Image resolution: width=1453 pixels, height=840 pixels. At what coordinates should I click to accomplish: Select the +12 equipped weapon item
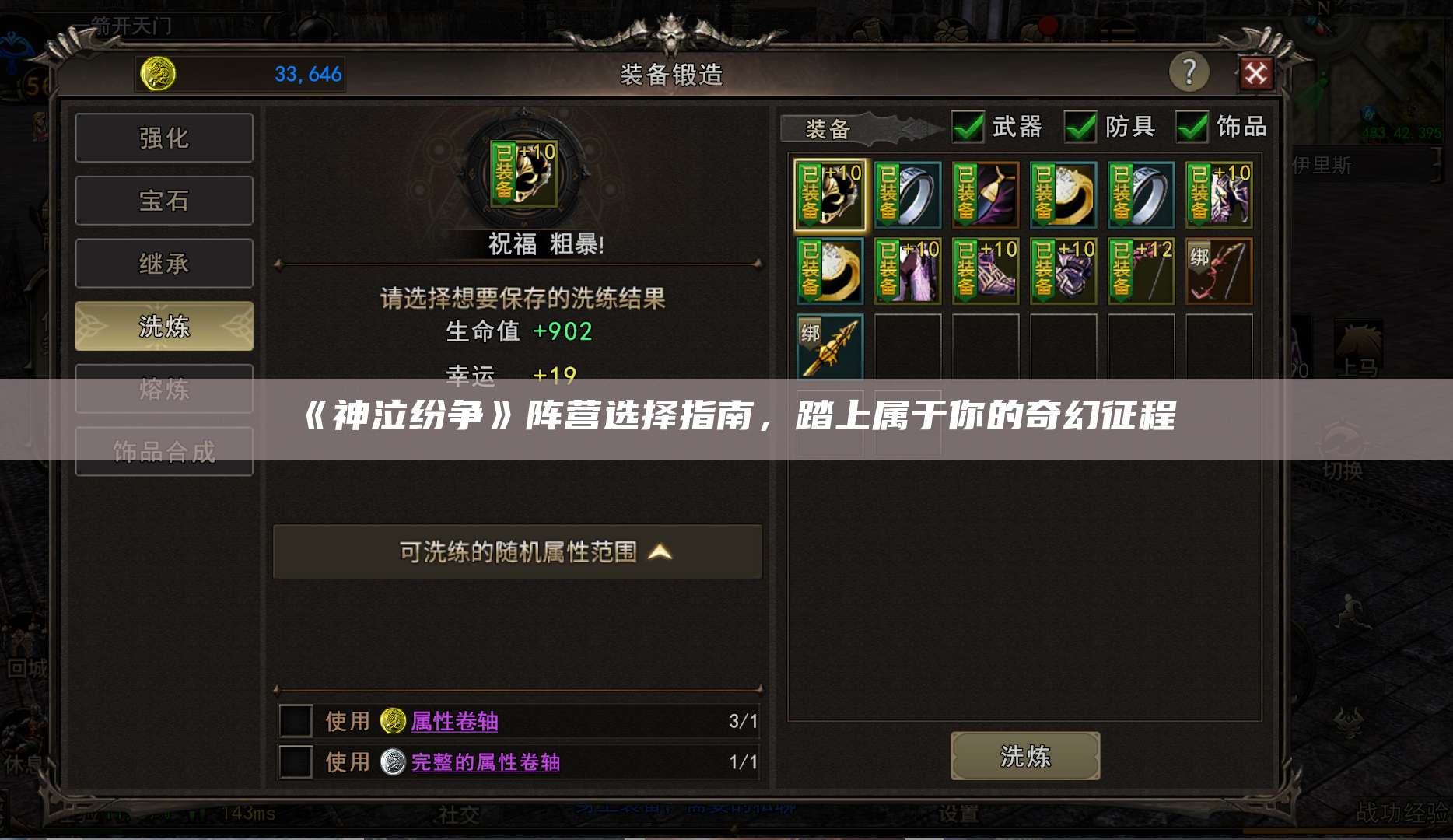tap(1140, 271)
